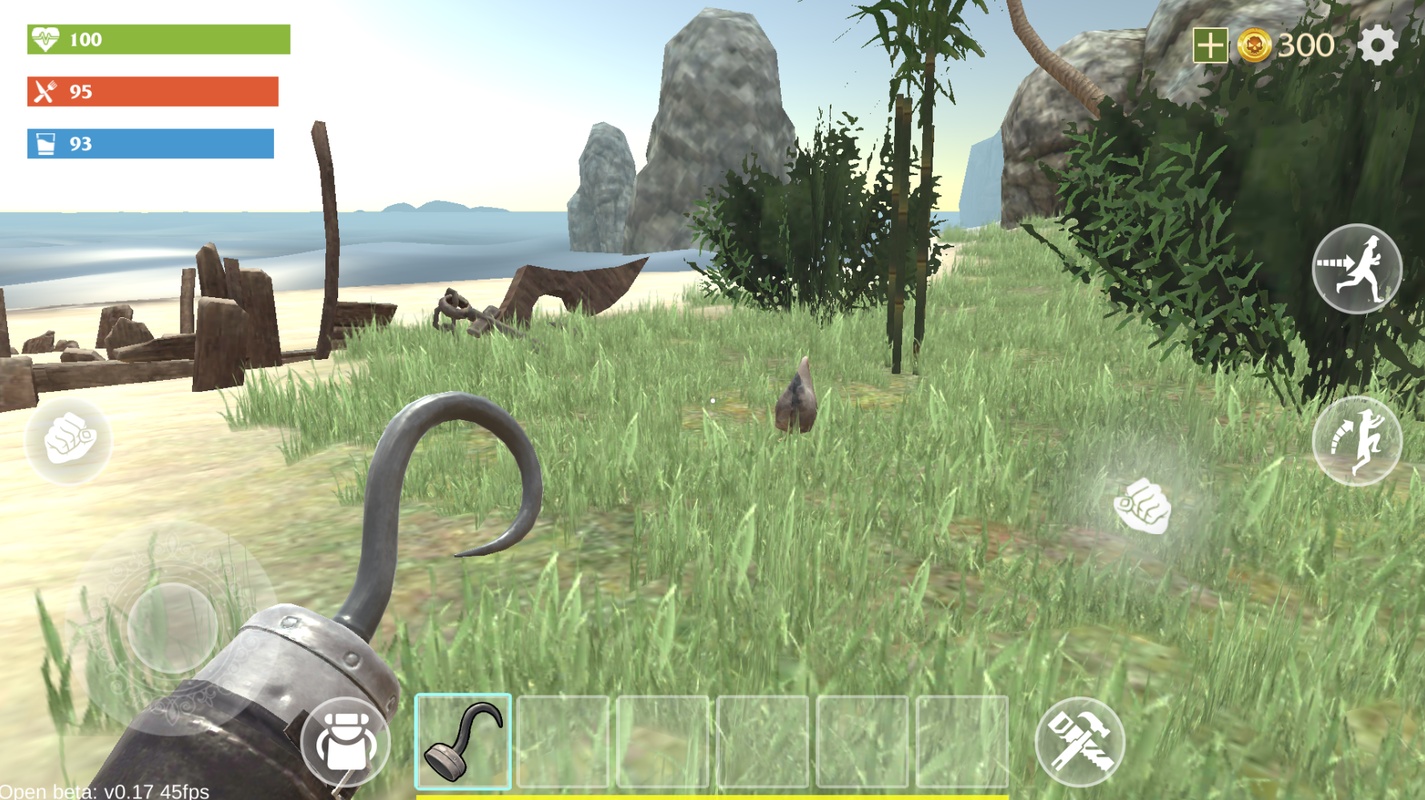Tap the virtual movement joystick
The height and width of the screenshot is (800, 1425).
pyautogui.click(x=172, y=627)
